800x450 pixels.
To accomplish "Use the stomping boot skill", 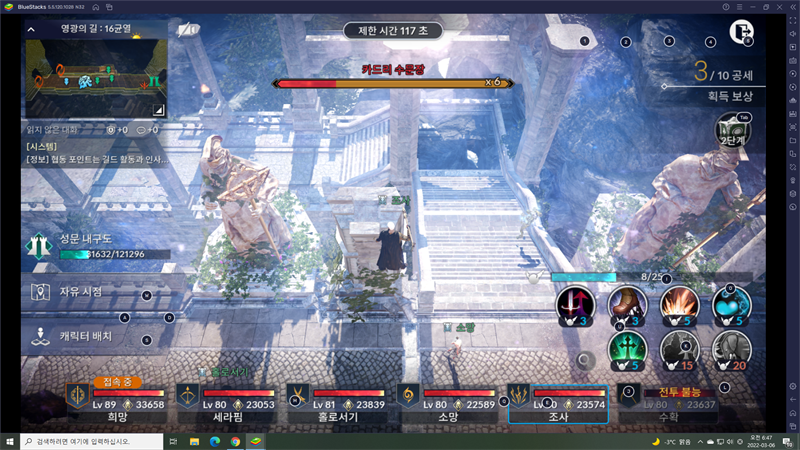I will point(628,305).
